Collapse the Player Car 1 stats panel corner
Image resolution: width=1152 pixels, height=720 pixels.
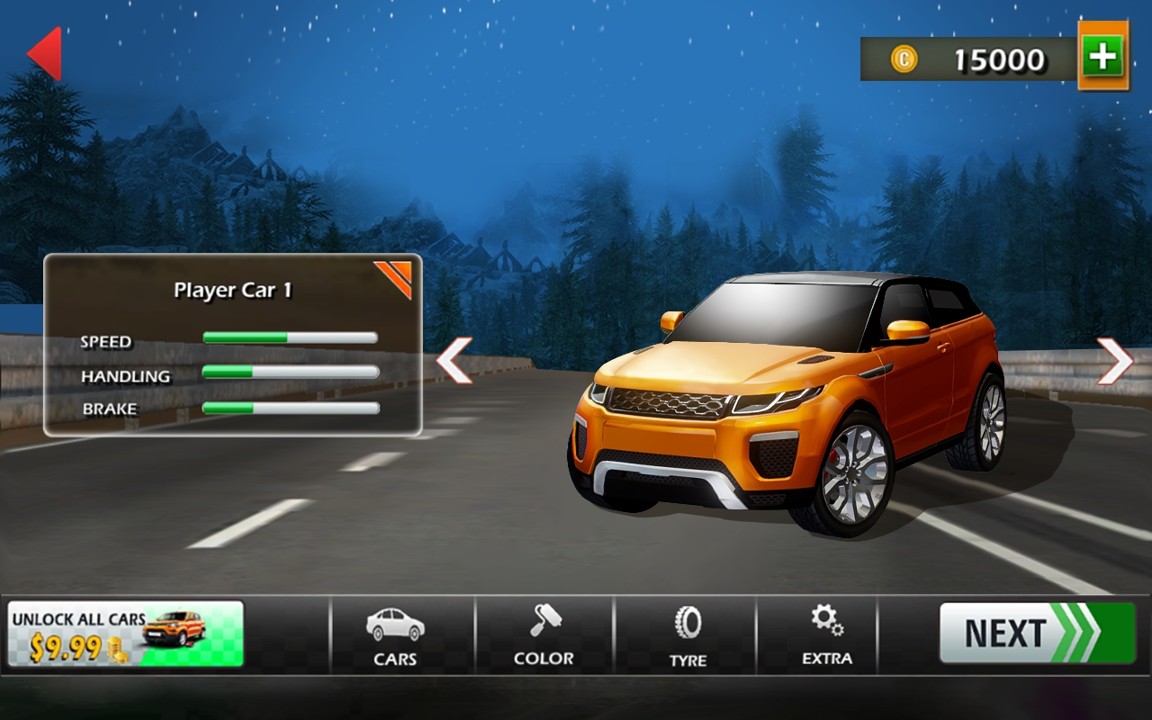pos(396,277)
